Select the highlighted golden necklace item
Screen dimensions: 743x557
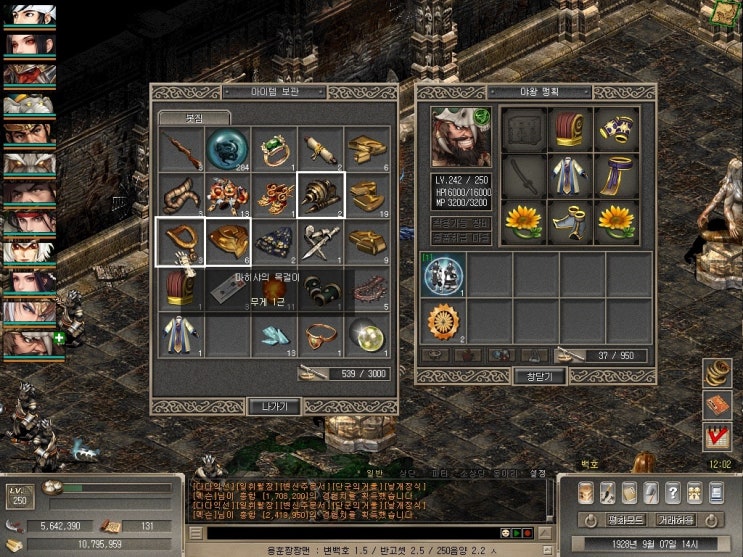tap(181, 242)
